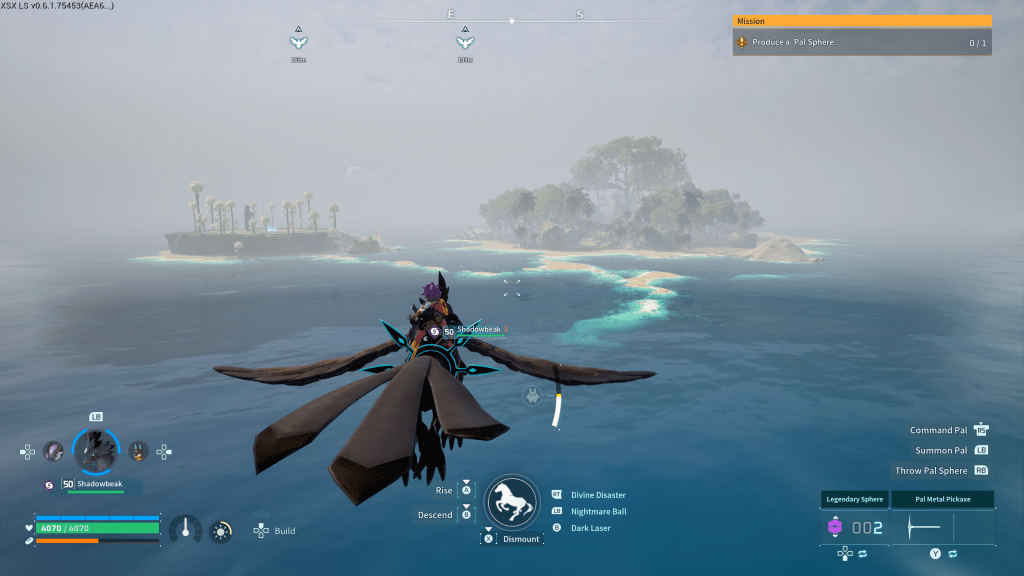The image size is (1024, 576).
Task: Click the sun time-of-day icon
Action: (x=221, y=531)
